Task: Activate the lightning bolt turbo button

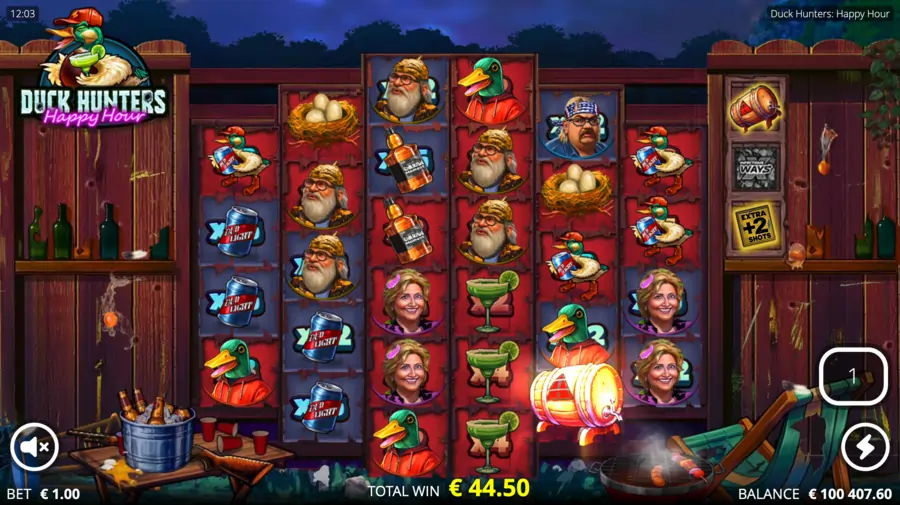Action: pos(864,448)
